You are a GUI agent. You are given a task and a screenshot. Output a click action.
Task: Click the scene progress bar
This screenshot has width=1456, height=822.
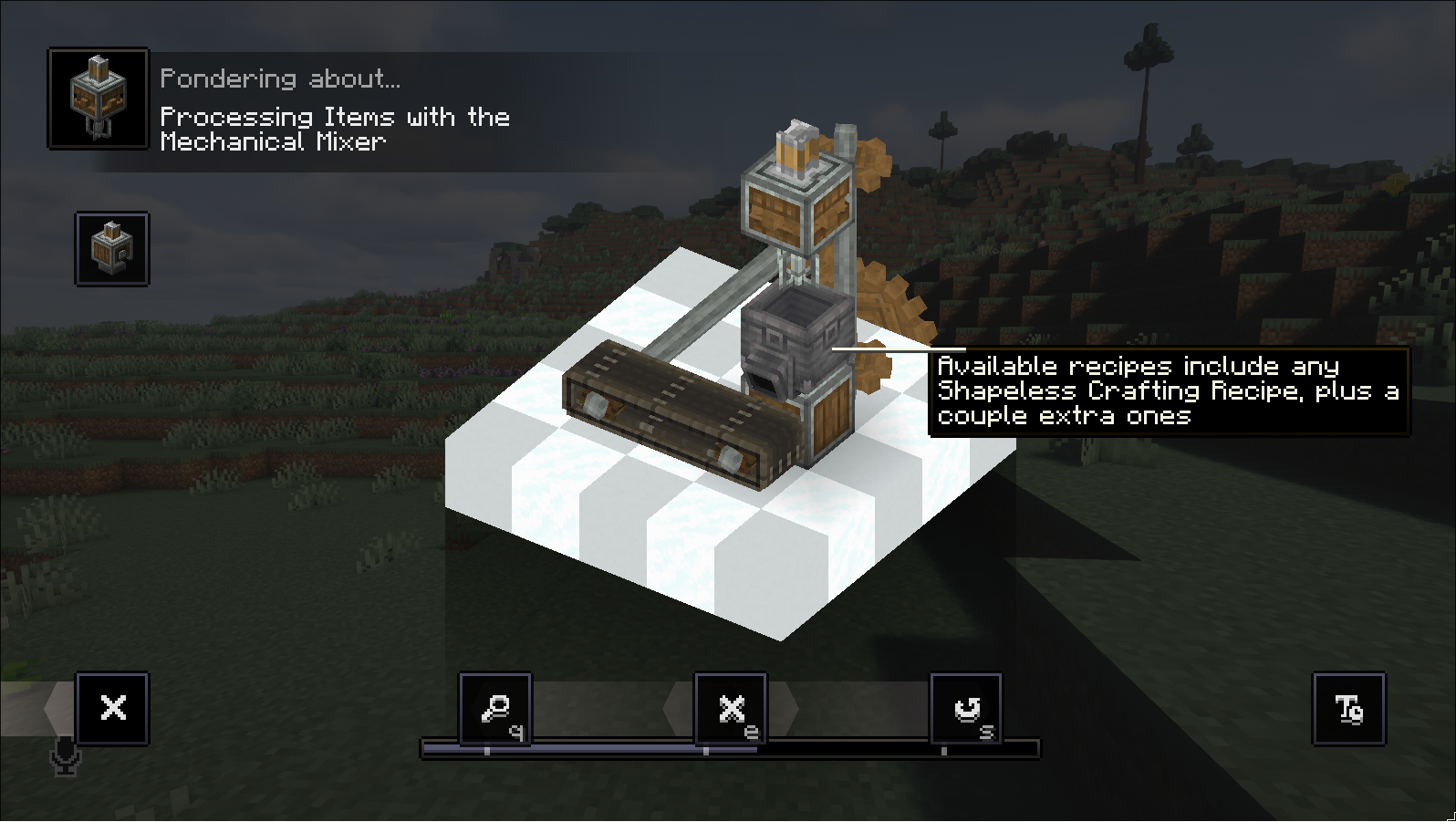[x=730, y=750]
